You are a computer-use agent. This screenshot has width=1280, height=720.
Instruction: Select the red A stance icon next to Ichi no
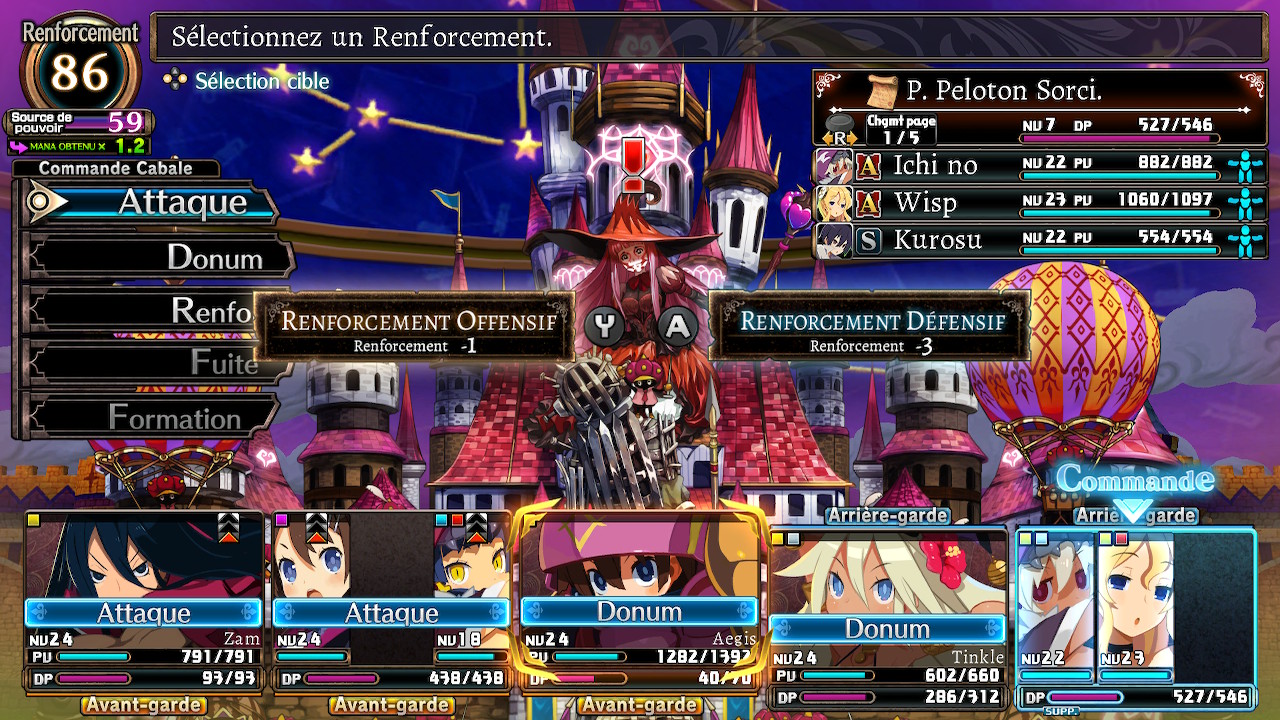[x=866, y=165]
